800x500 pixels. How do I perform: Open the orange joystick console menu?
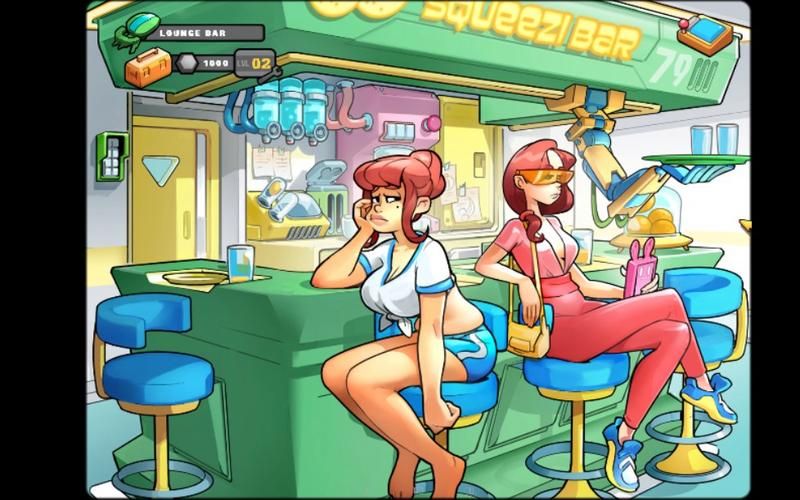[x=707, y=34]
